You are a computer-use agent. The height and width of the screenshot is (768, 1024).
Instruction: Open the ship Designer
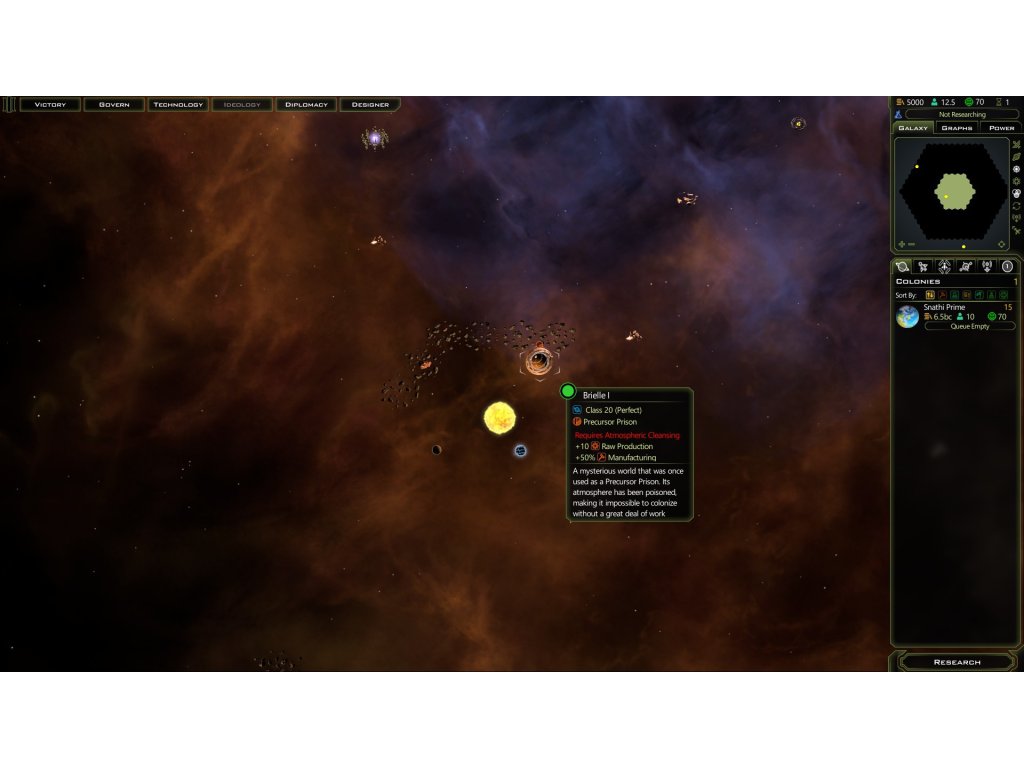click(370, 104)
